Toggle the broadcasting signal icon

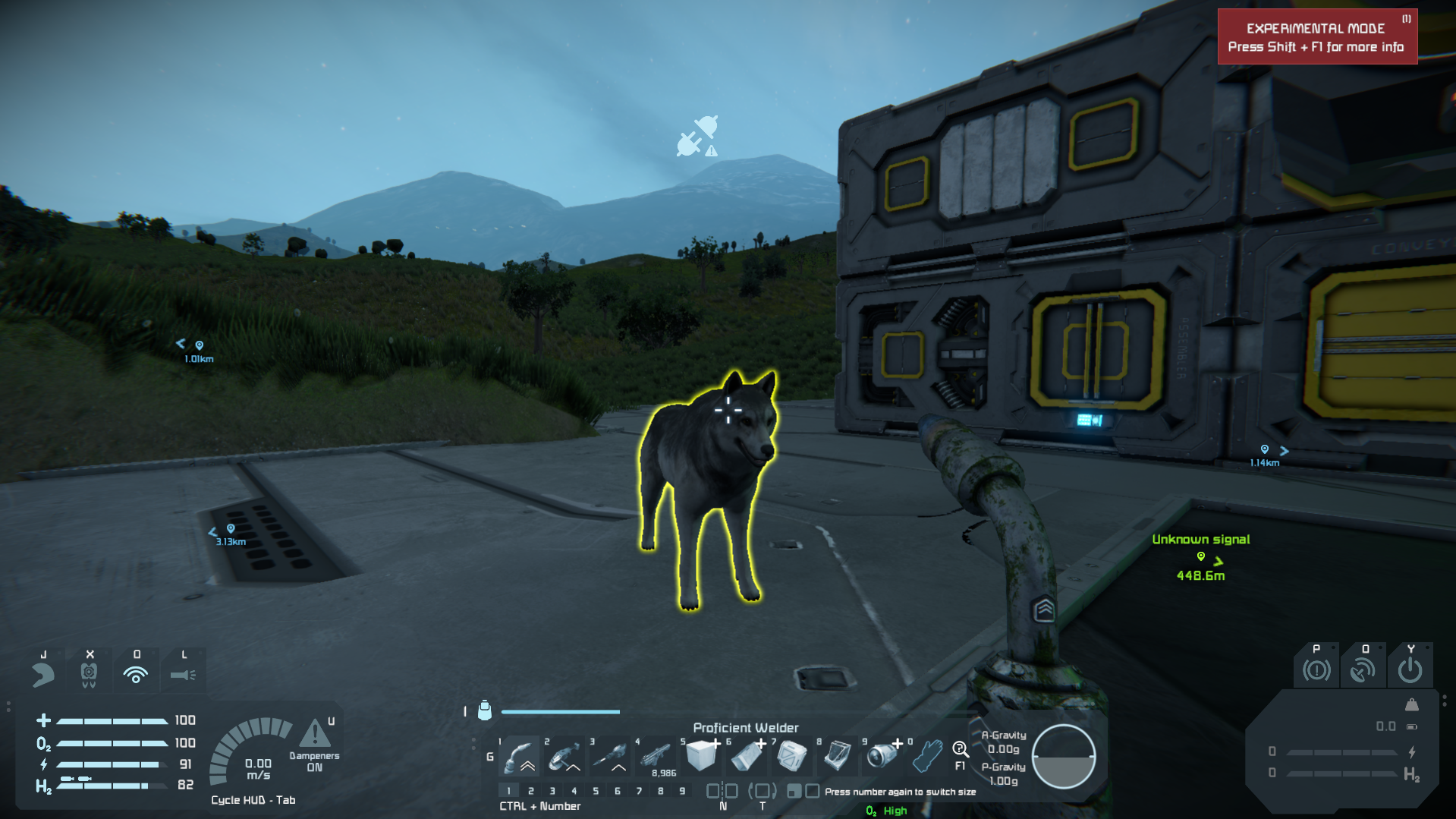[x=136, y=674]
